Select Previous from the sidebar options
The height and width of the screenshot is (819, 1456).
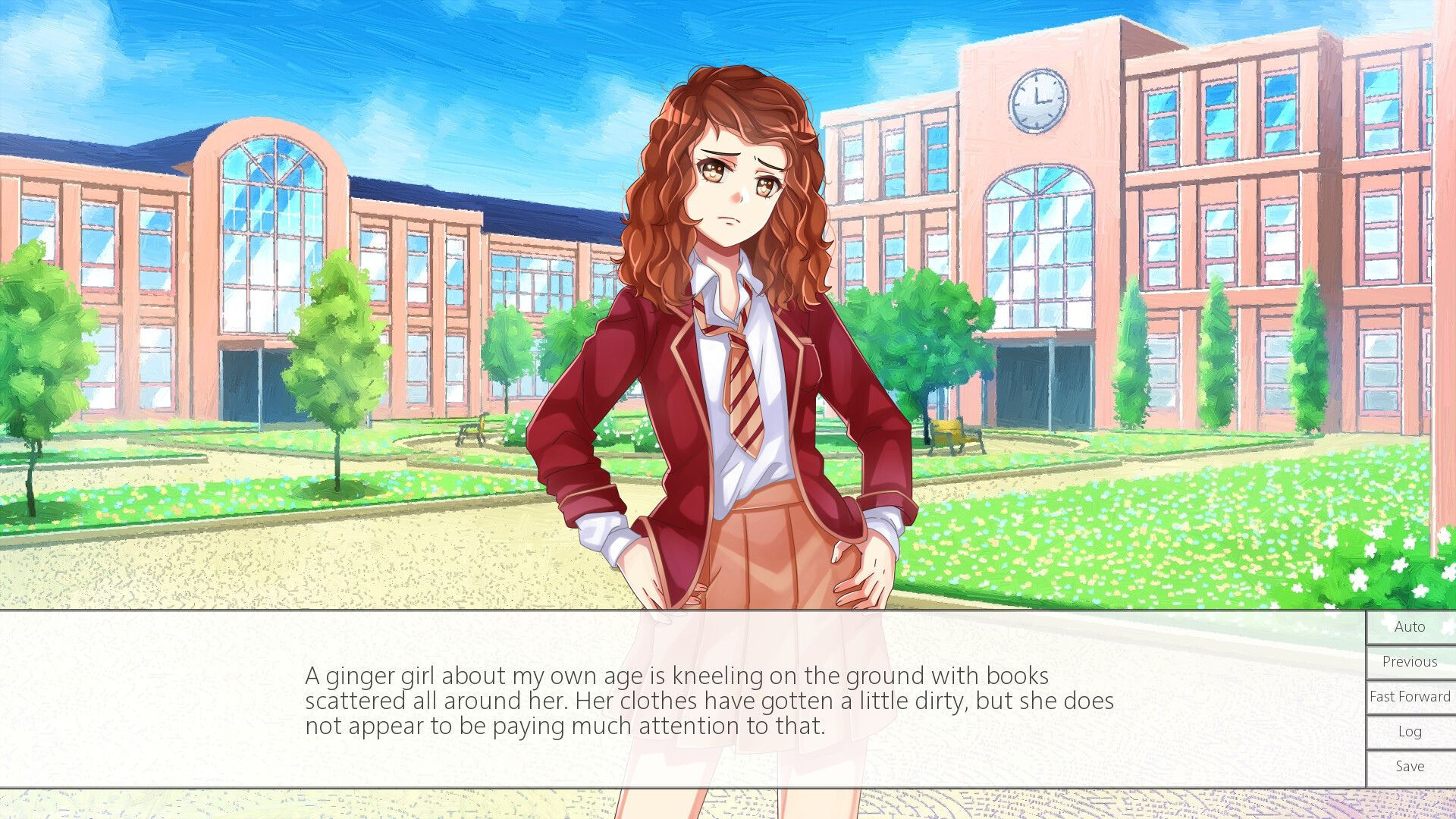click(x=1408, y=661)
